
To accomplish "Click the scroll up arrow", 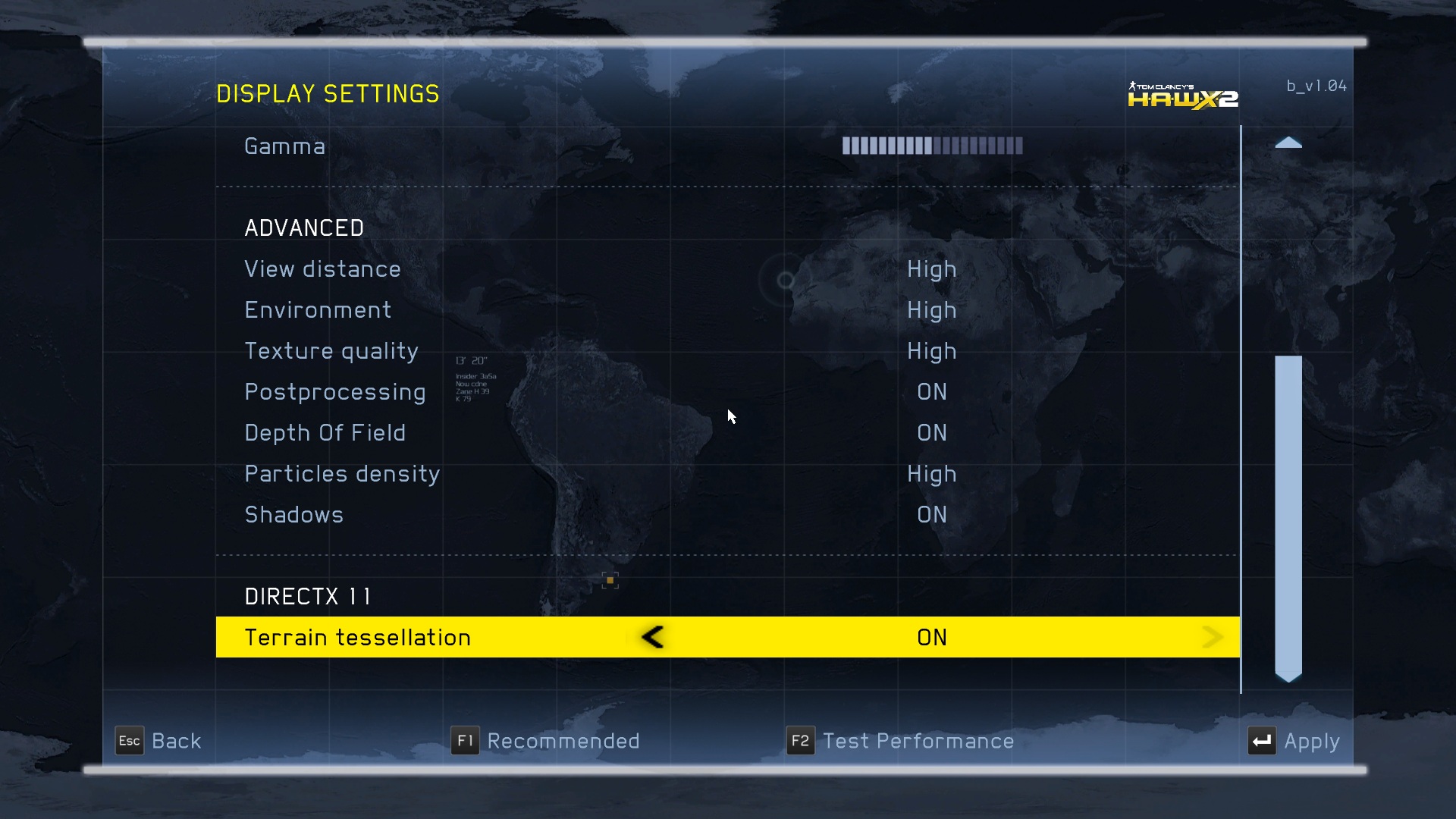I will (1288, 143).
